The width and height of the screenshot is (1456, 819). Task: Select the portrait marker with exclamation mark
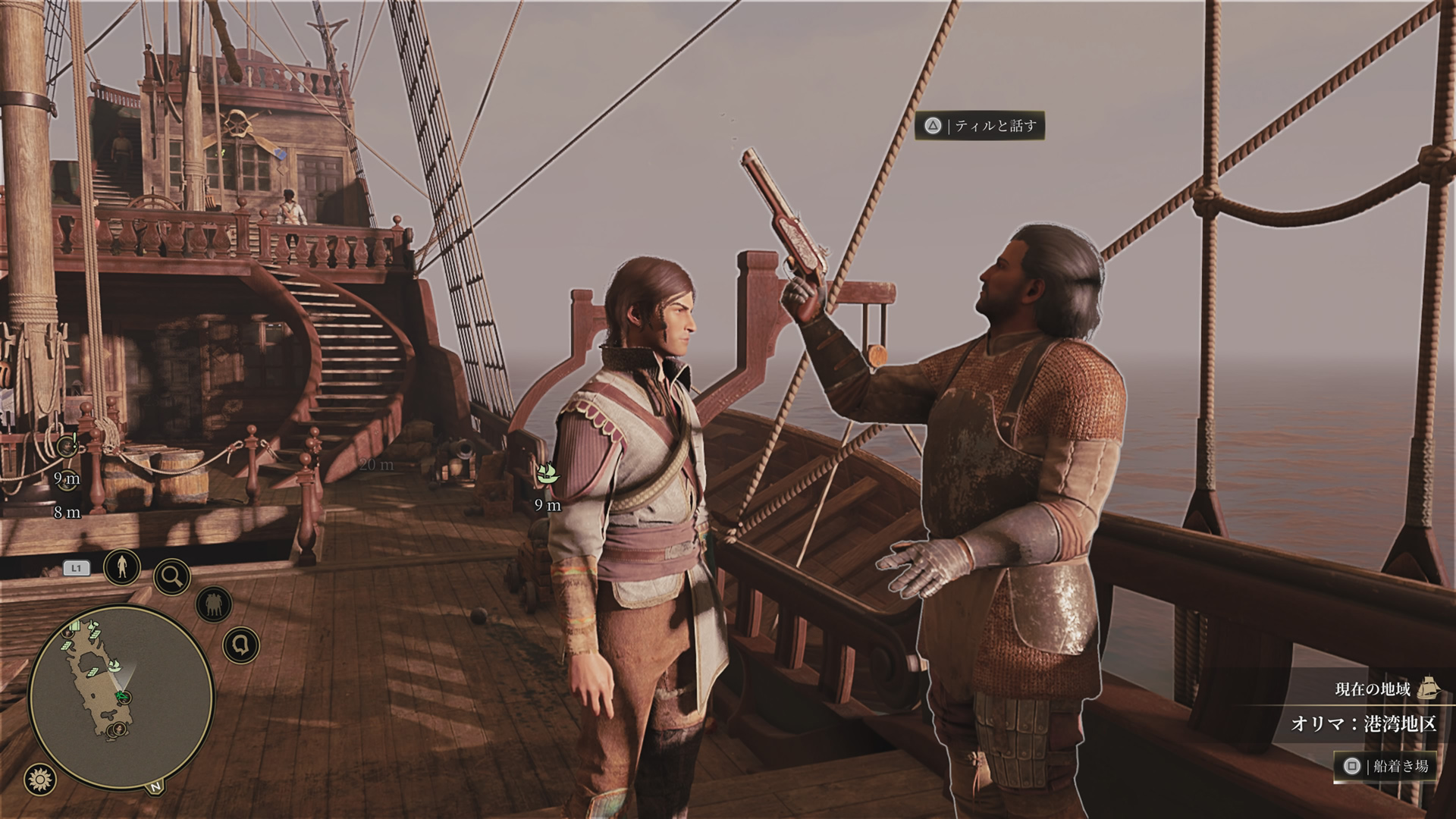click(x=67, y=447)
